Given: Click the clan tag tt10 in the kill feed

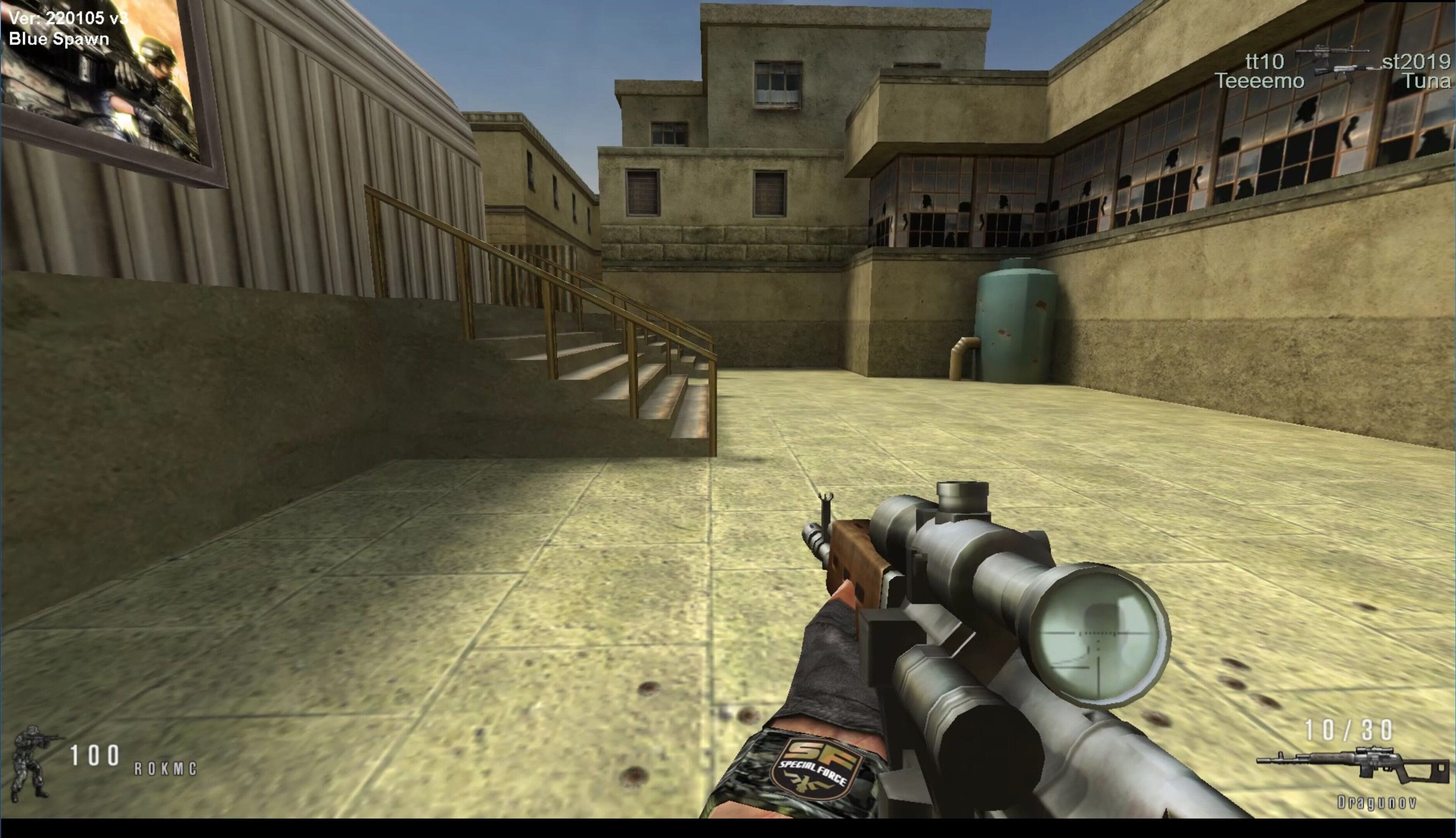Looking at the screenshot, I should pyautogui.click(x=1264, y=61).
